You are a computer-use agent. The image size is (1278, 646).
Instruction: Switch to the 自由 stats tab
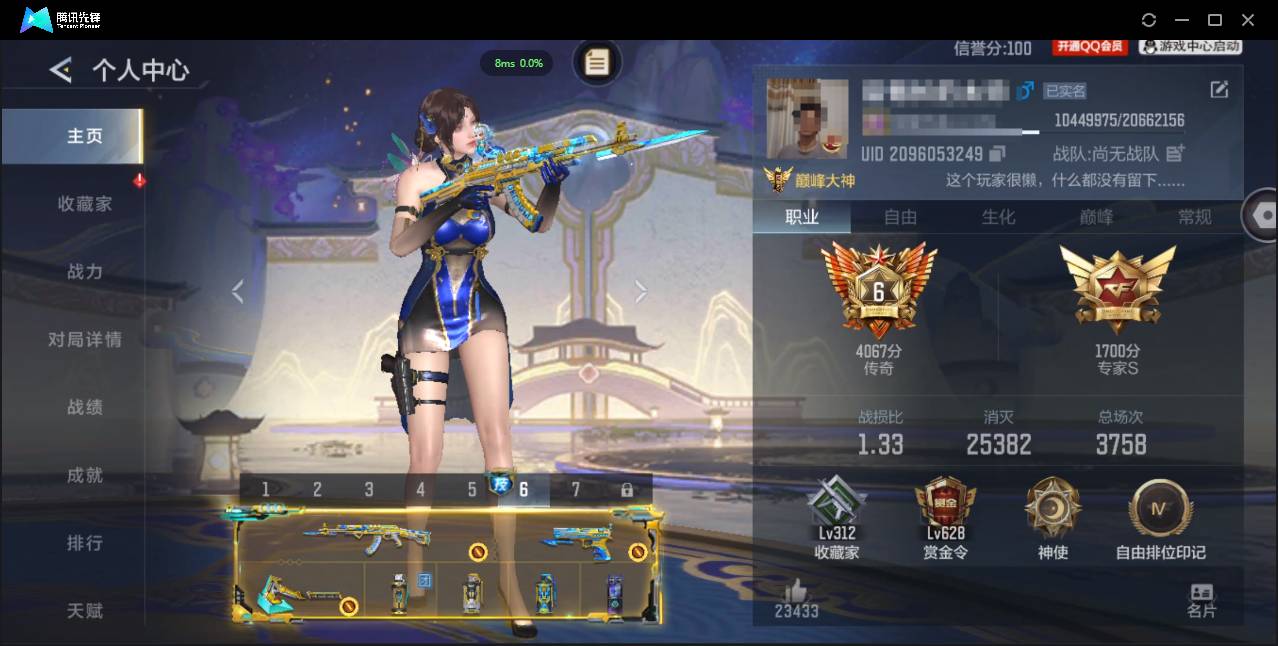(900, 217)
